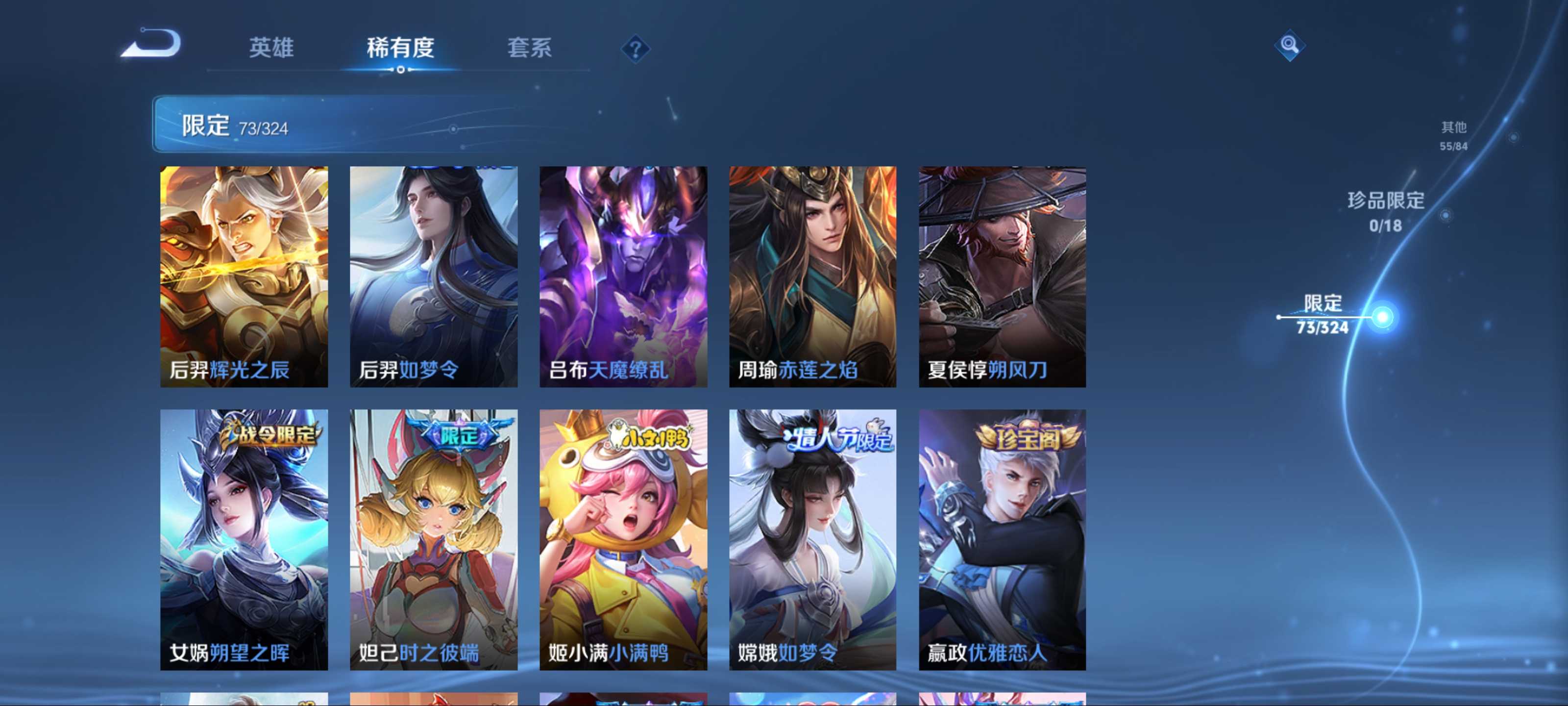Choose the 后羿 如梦令 skin card
The height and width of the screenshot is (706, 1568).
433,277
